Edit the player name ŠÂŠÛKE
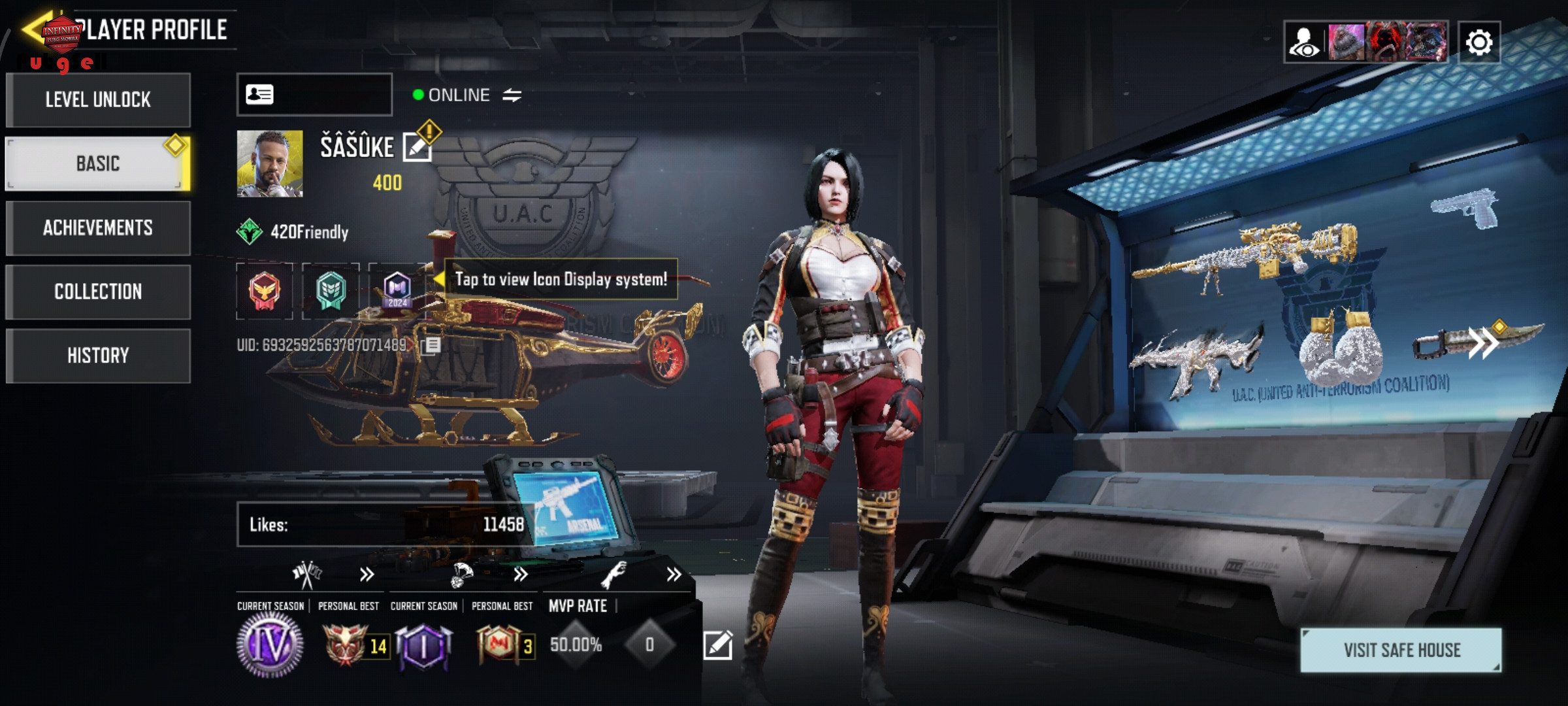1568x706 pixels. 417,147
